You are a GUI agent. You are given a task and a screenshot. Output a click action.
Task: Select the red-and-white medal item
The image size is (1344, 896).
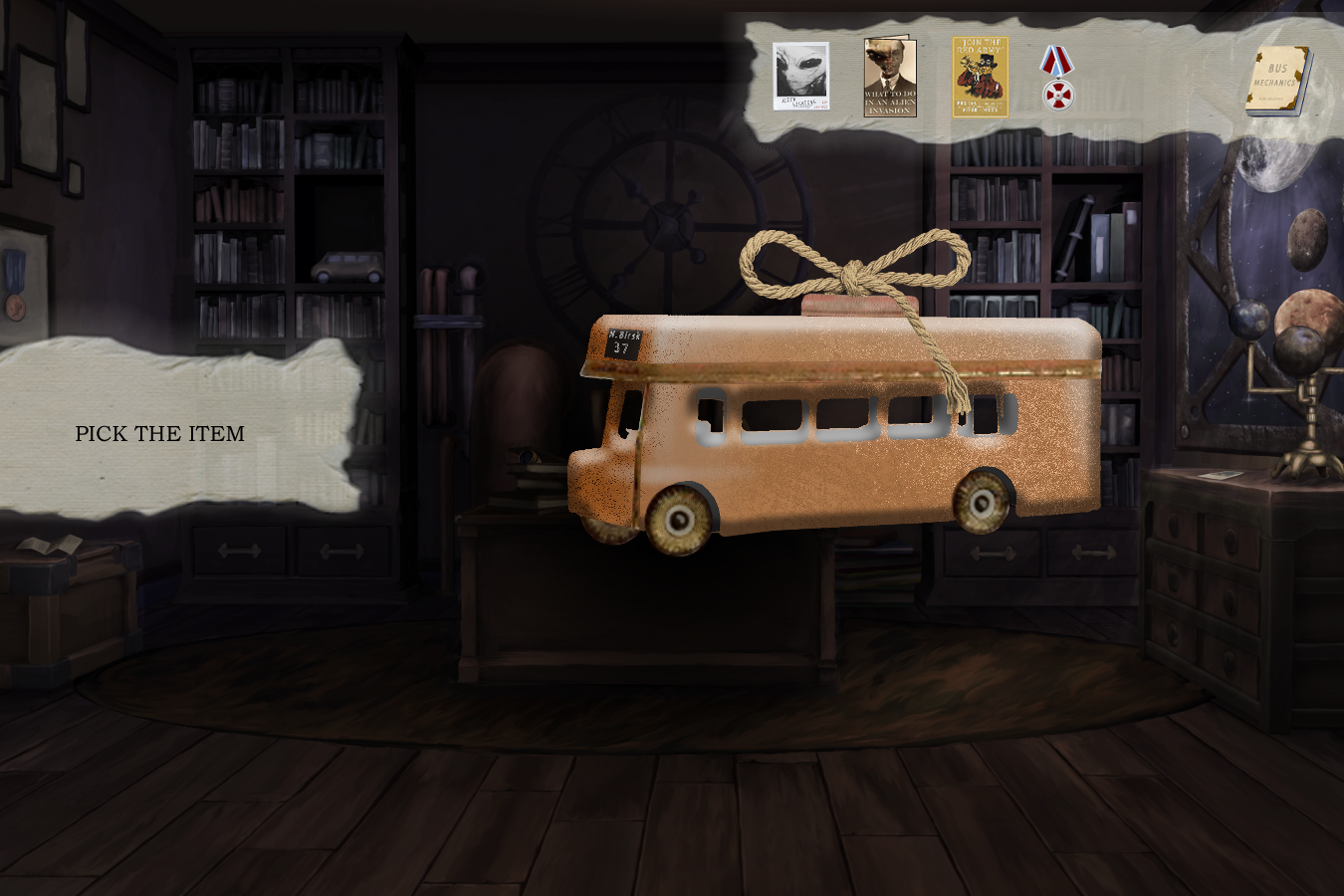click(x=1057, y=79)
